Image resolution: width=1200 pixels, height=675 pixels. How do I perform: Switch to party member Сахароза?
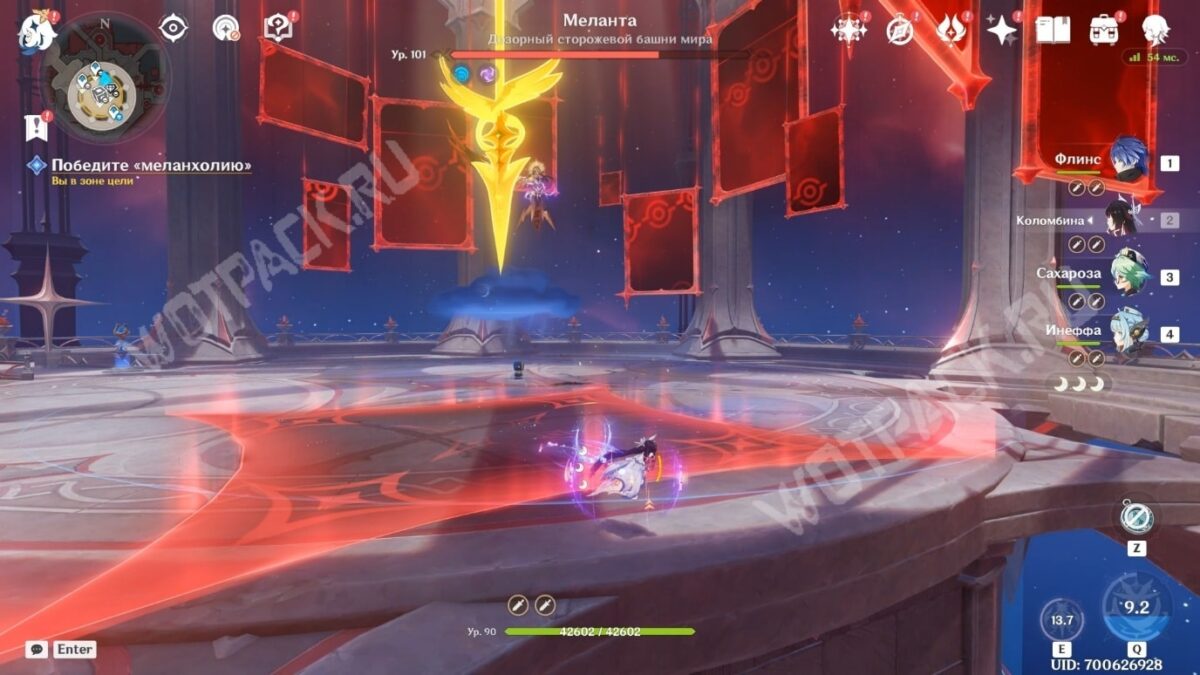coord(1127,276)
